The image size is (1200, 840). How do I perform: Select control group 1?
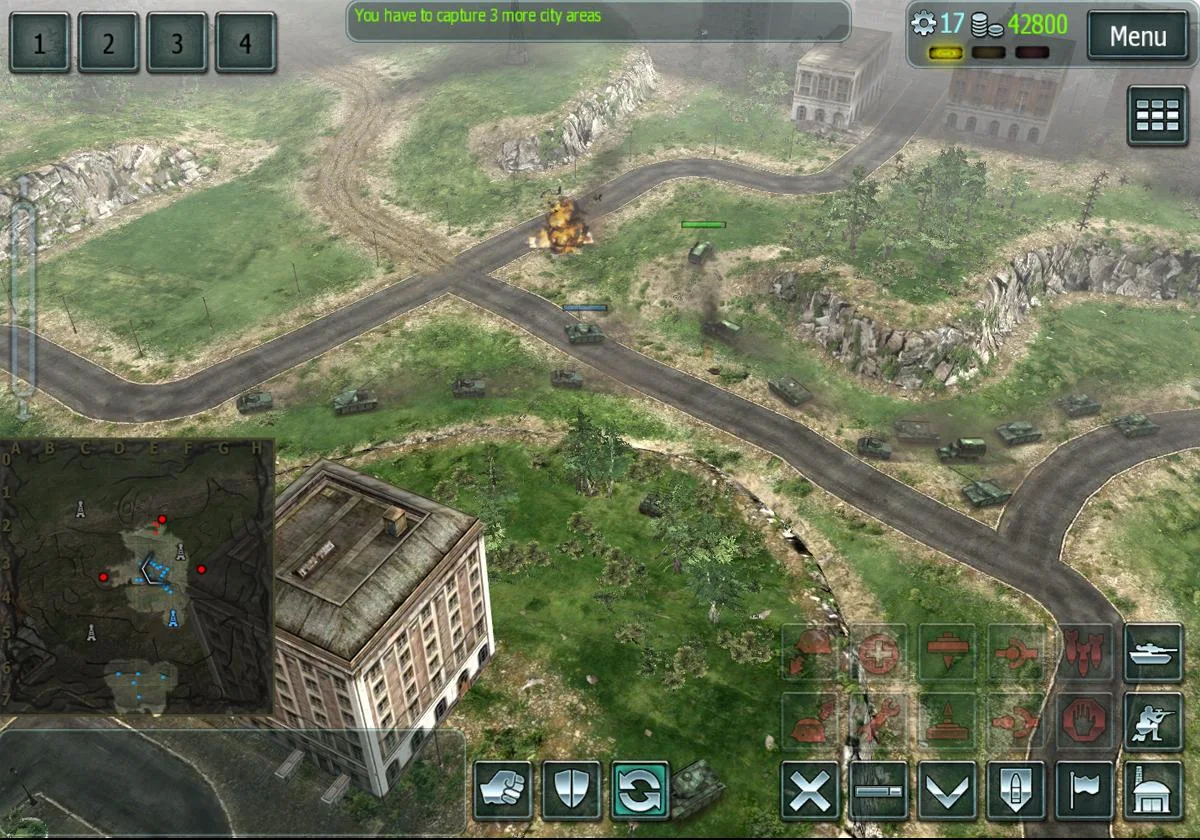click(40, 43)
